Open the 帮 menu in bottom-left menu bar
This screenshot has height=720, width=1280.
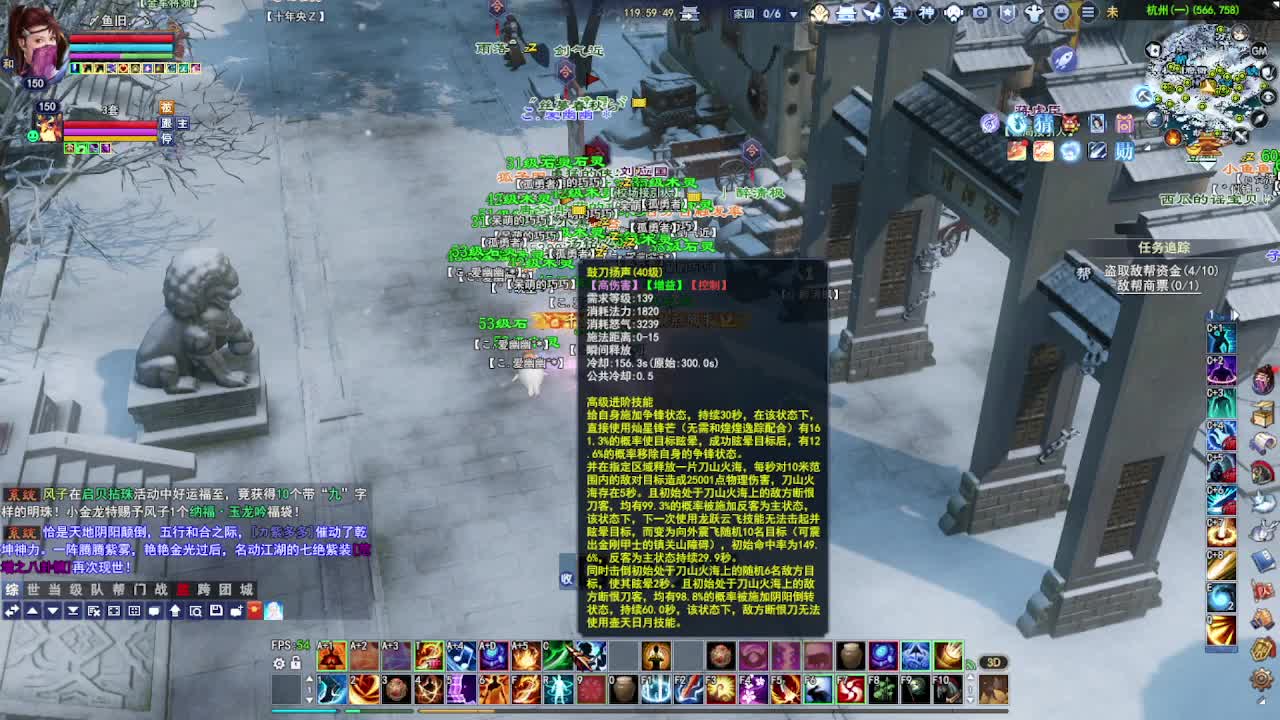coord(119,589)
